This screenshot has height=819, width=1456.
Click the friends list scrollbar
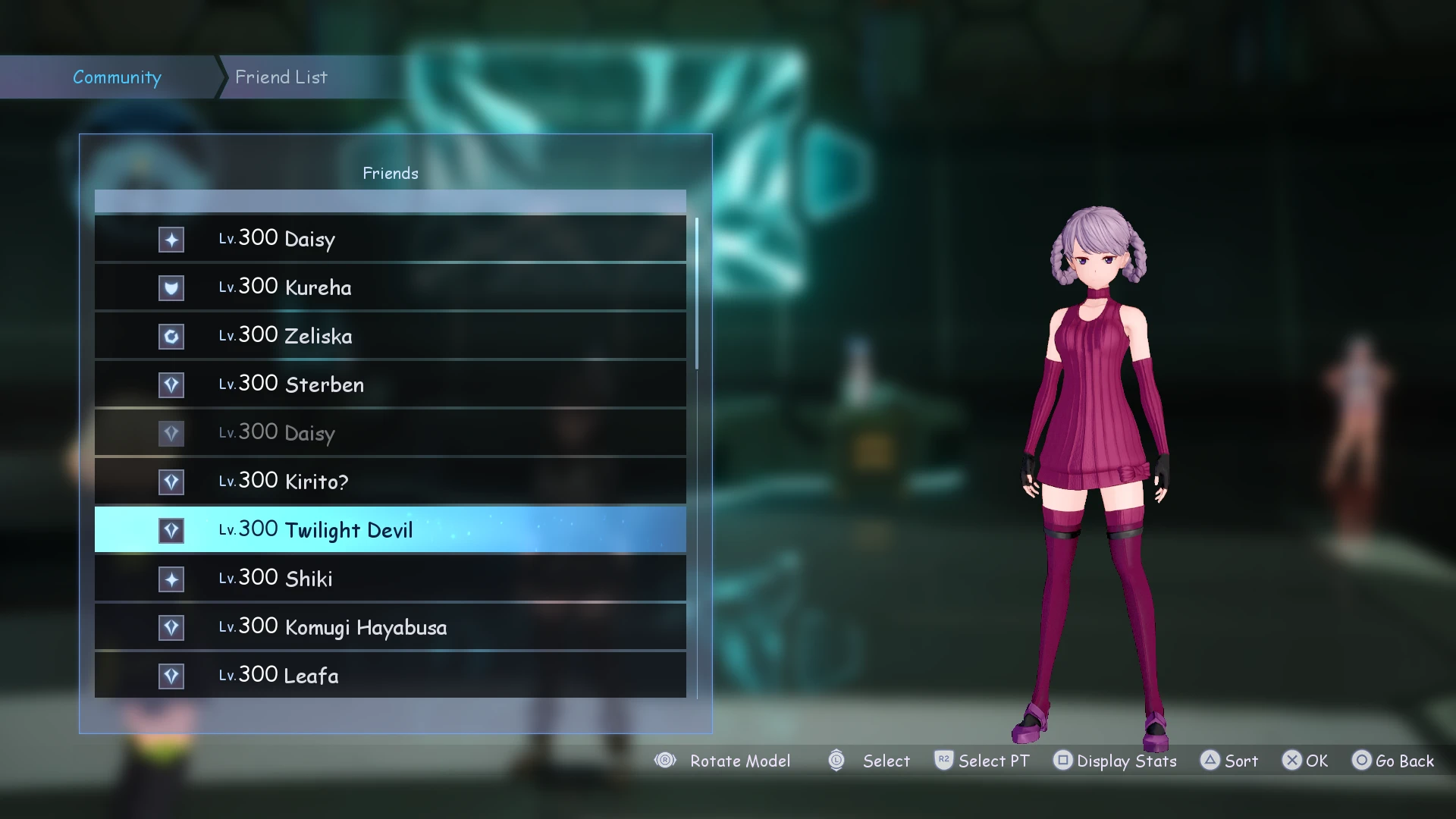click(x=696, y=294)
